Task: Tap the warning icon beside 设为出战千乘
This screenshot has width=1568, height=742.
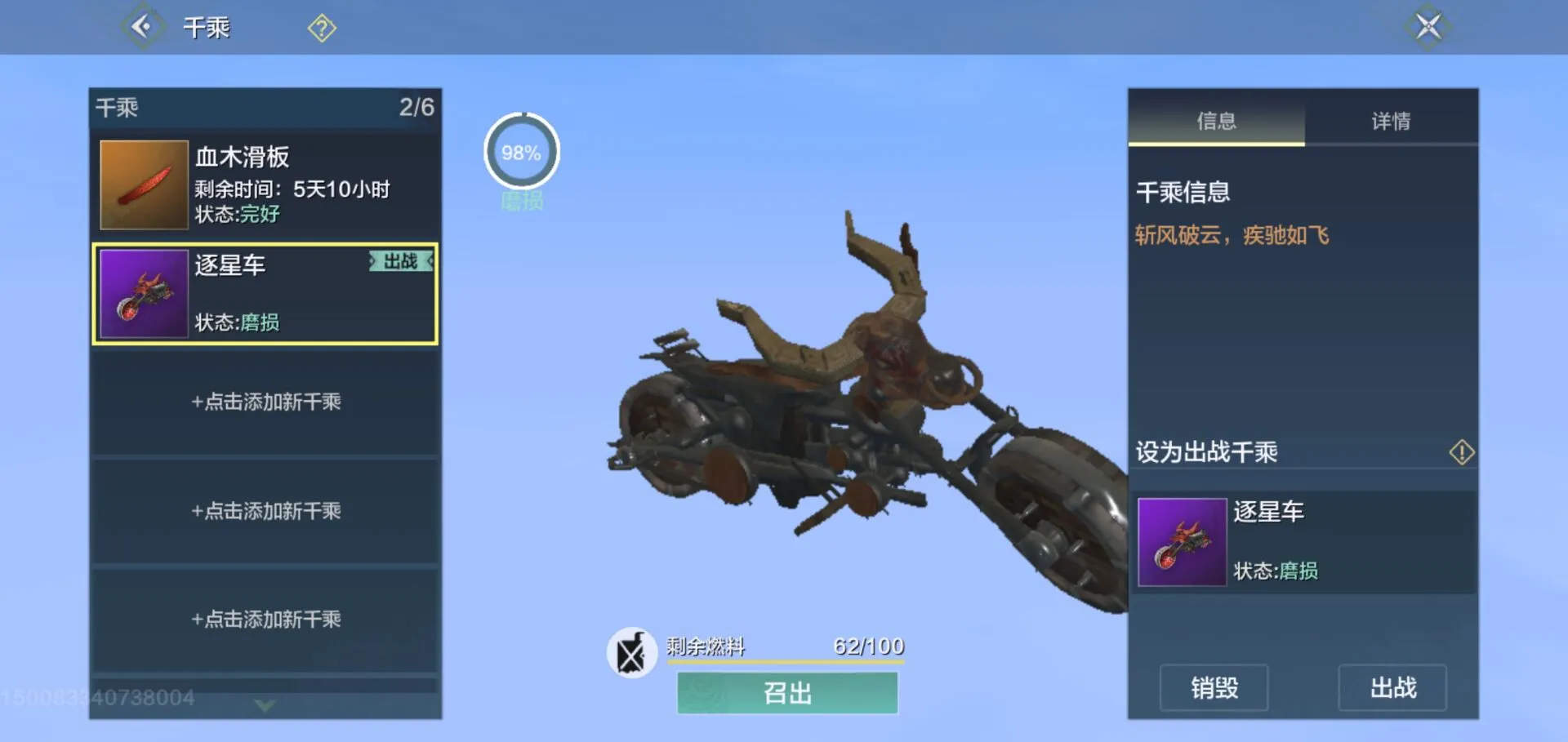Action: (x=1462, y=451)
